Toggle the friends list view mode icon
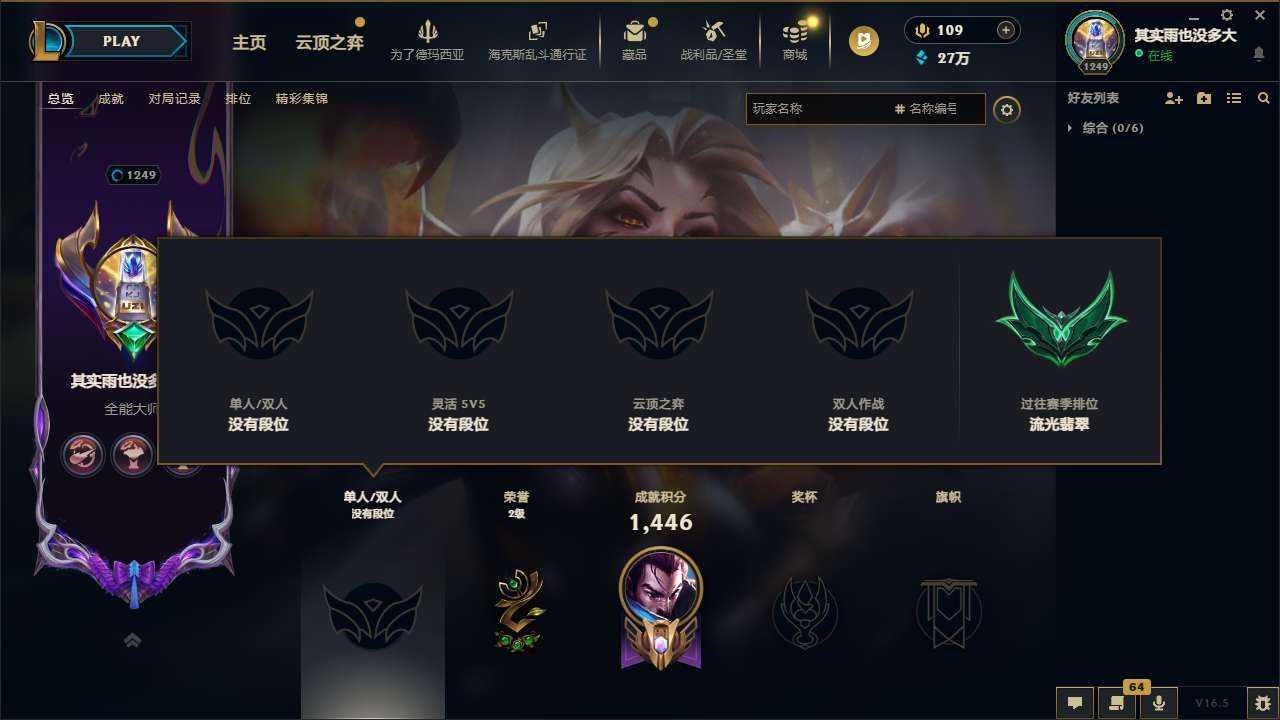This screenshot has width=1280, height=720. tap(1233, 98)
